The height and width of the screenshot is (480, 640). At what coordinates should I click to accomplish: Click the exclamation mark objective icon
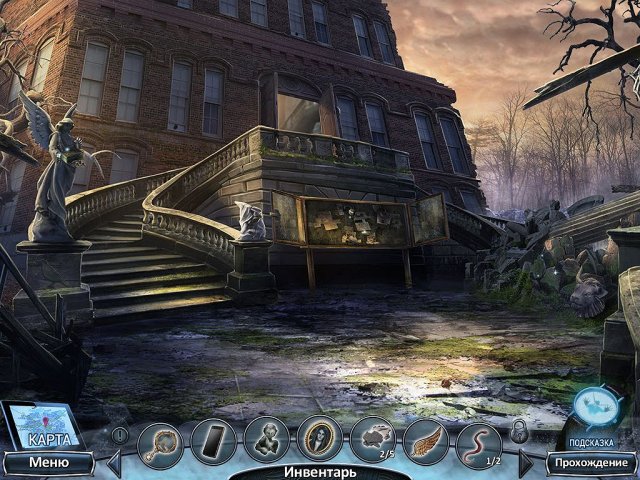coord(120,435)
